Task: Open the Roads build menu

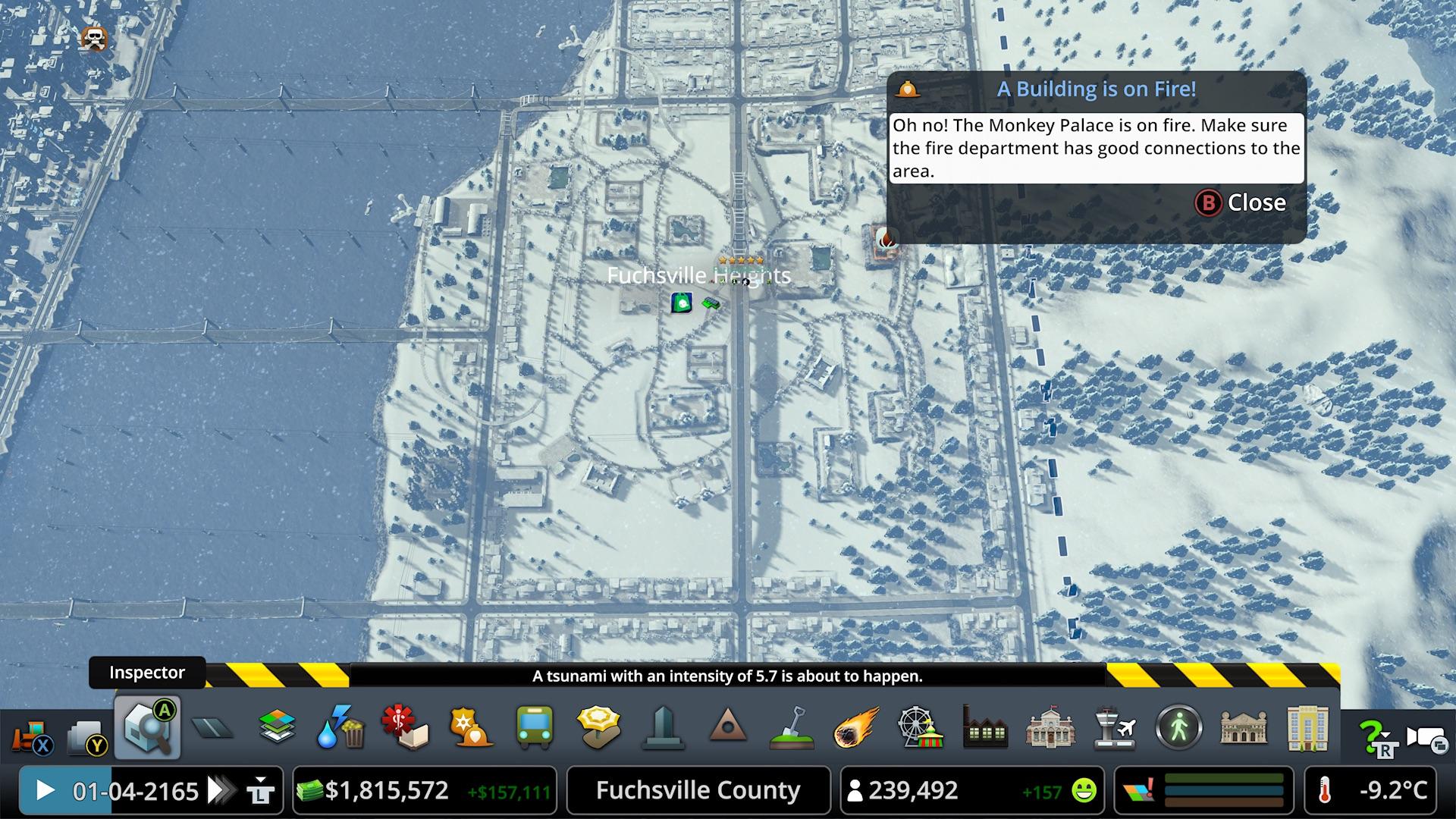Action: [x=213, y=729]
